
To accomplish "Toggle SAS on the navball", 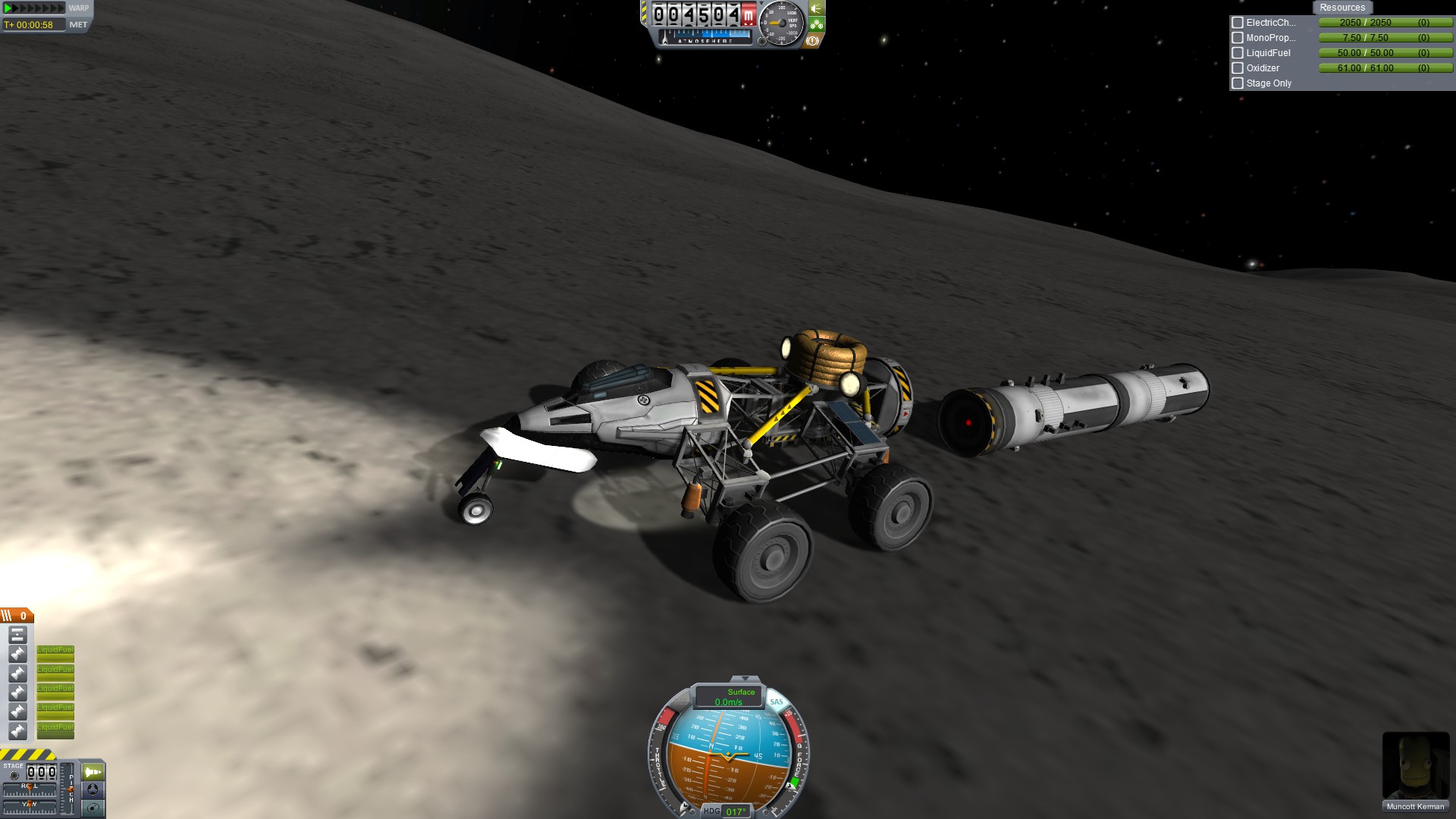I will [776, 701].
